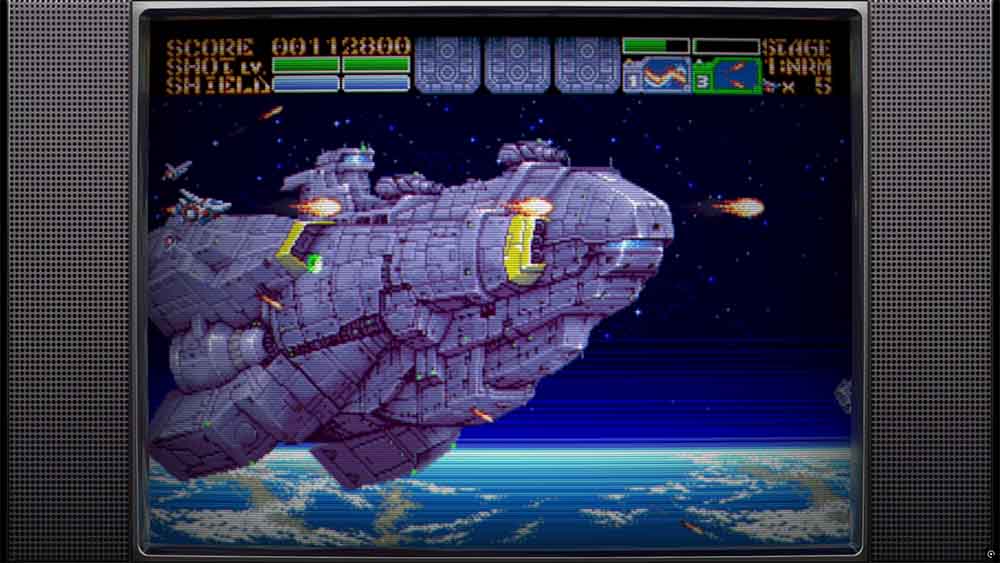The width and height of the screenshot is (1000, 563).
Task: Select the green-highlighted weapon slot 3
Action: (x=727, y=76)
